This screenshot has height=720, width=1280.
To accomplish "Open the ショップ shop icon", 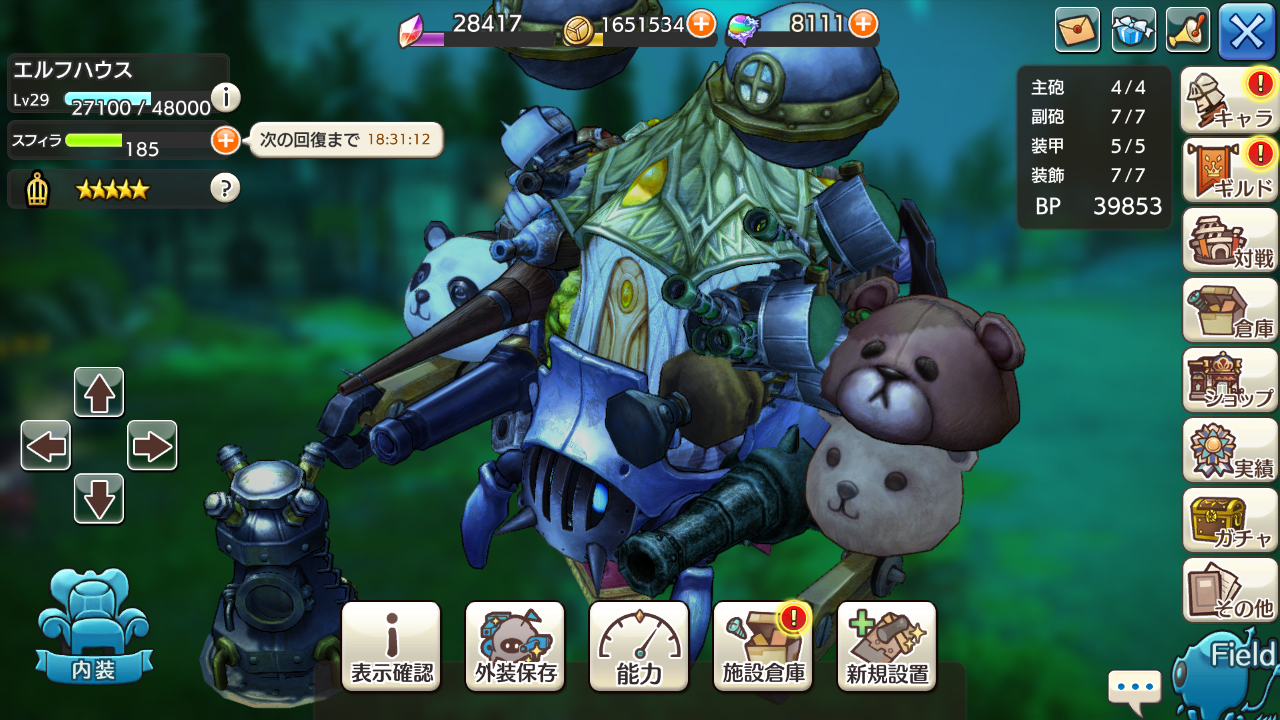I will point(1229,380).
